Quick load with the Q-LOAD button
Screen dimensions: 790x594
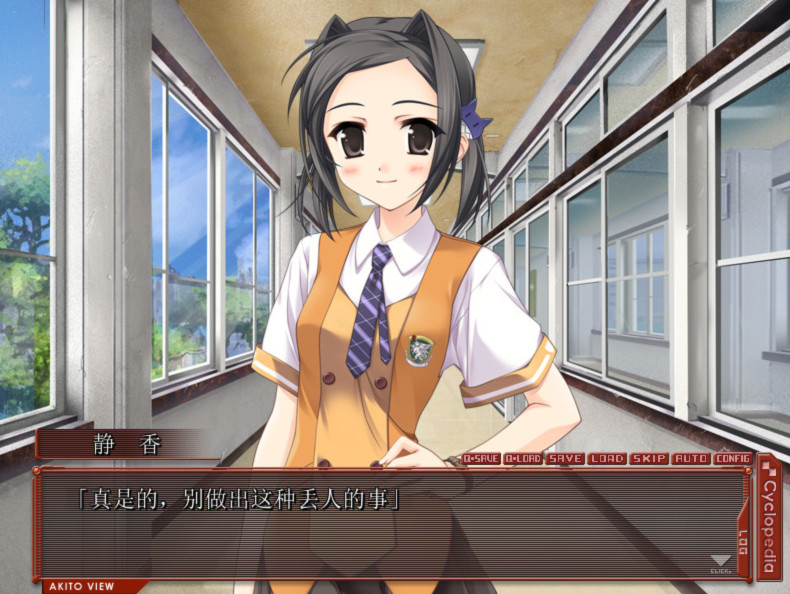click(x=523, y=459)
